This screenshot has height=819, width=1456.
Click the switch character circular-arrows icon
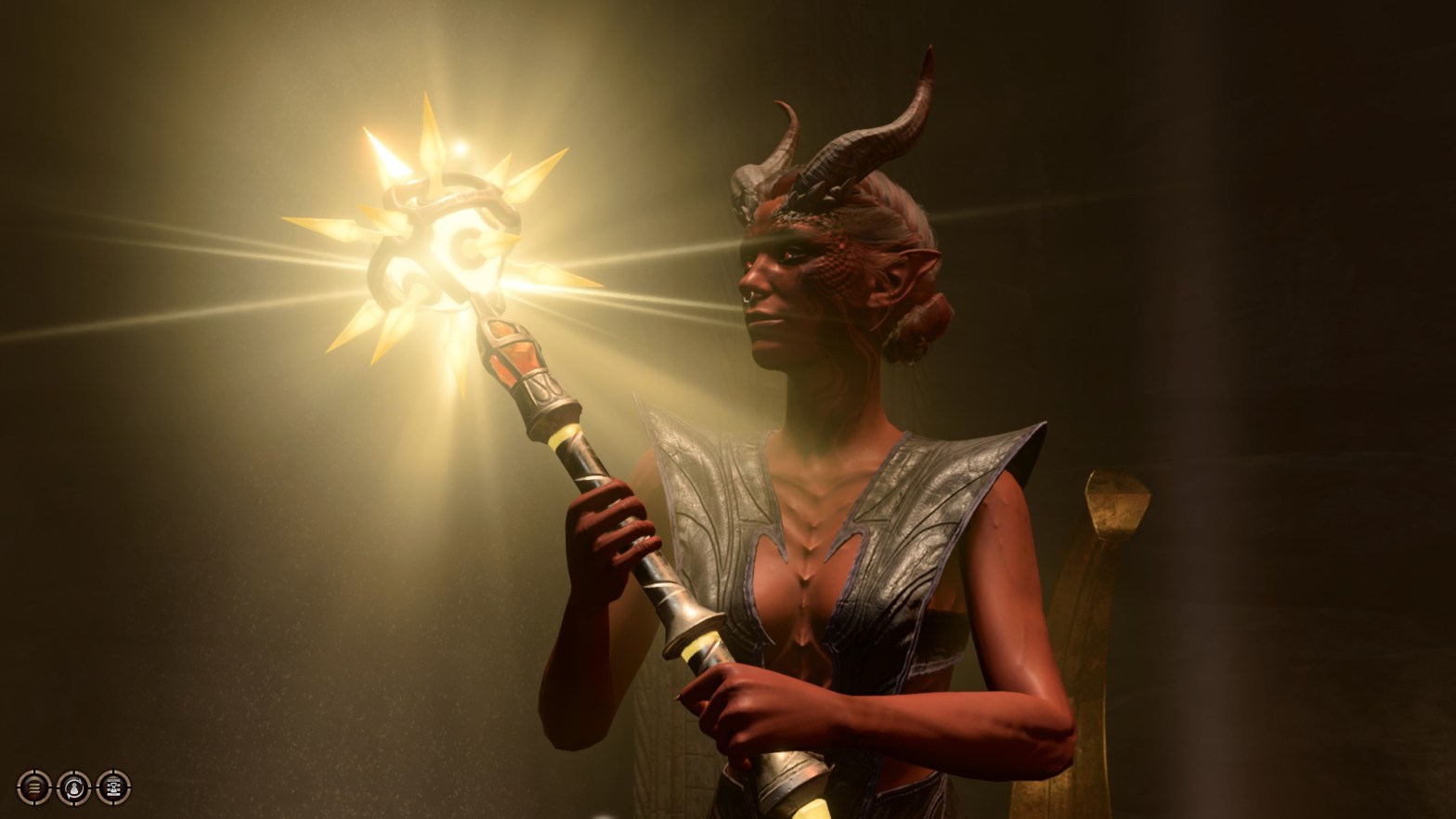coord(74,787)
